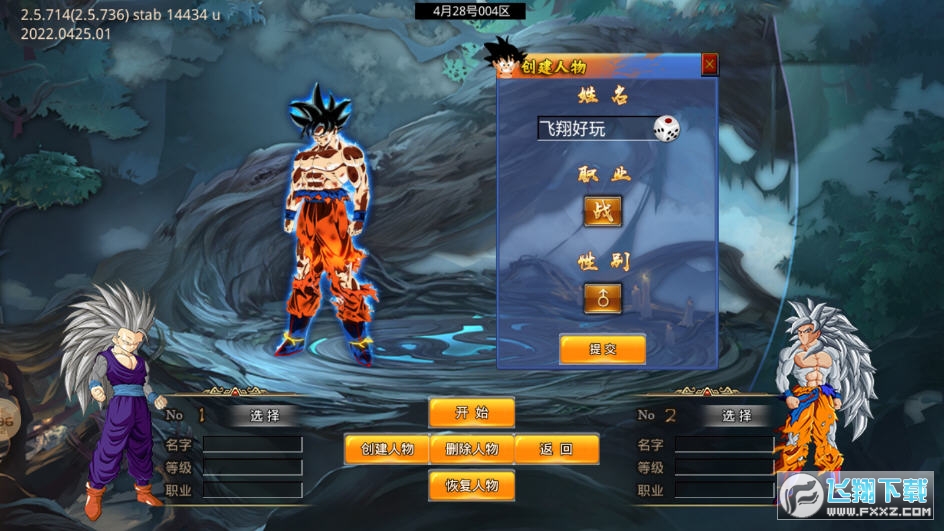Go back with the 返回 button

(557, 449)
